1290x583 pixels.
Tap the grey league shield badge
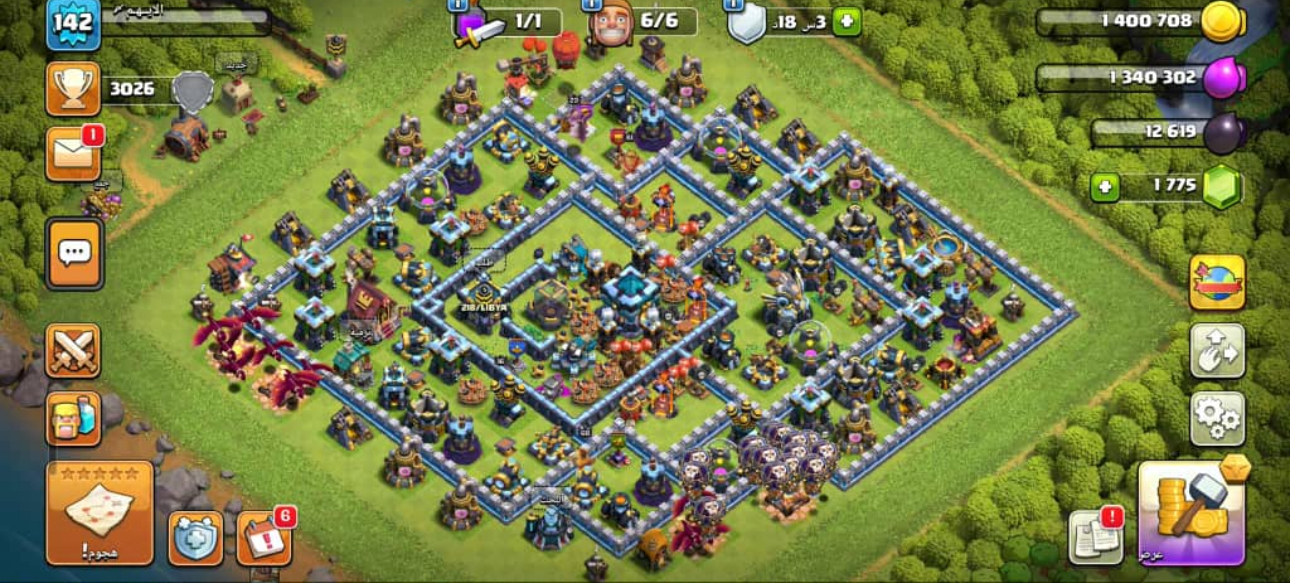[192, 90]
